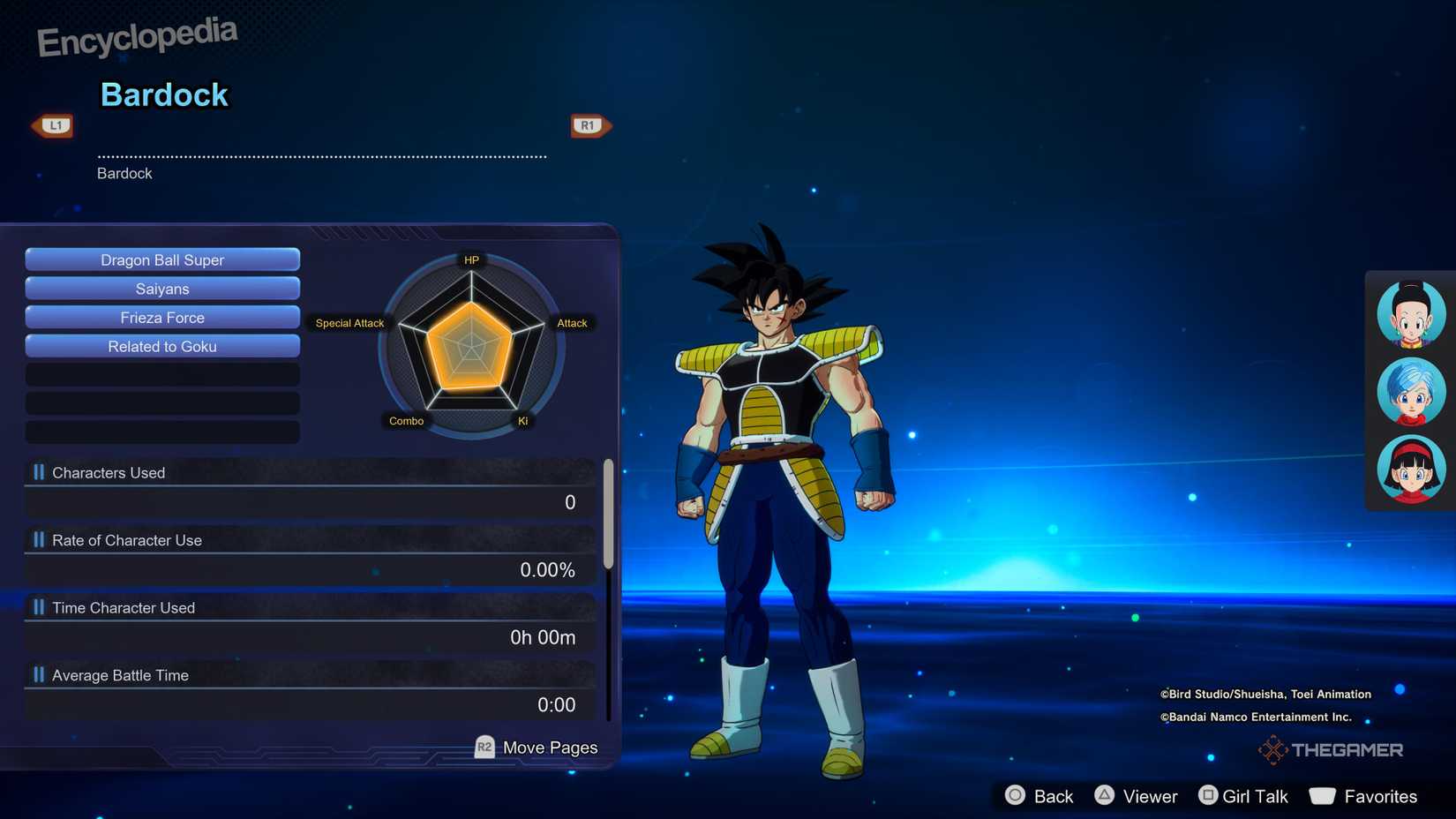
Task: Click the L1 page-back arrow icon
Action: (x=52, y=125)
